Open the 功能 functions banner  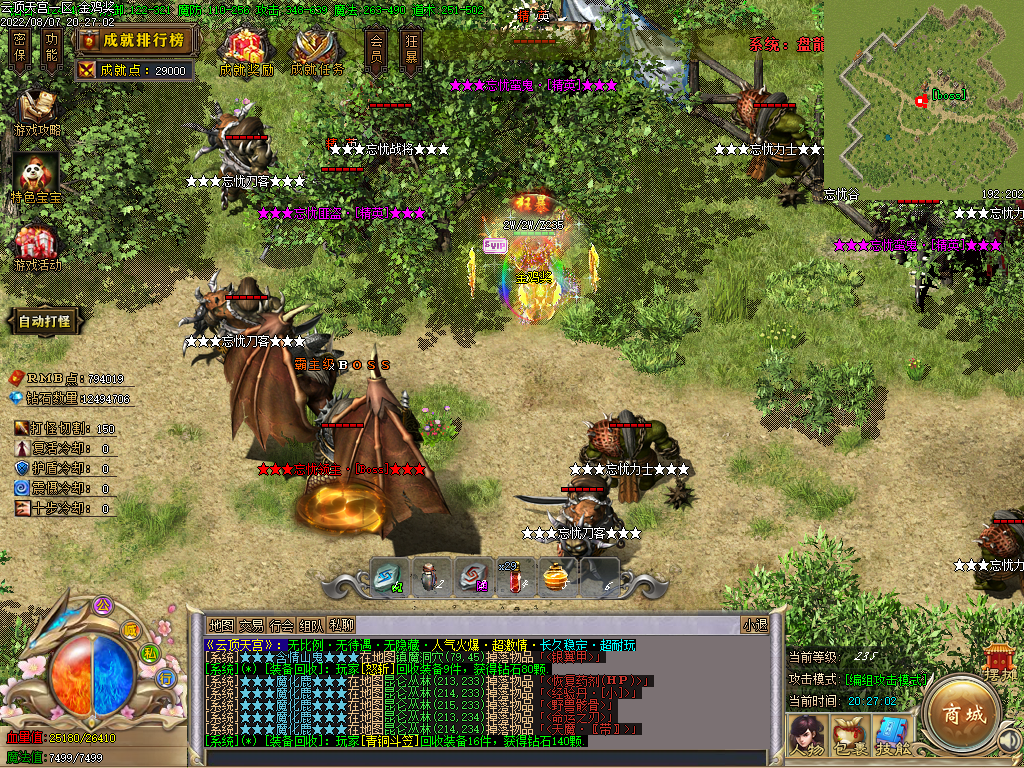click(x=52, y=49)
